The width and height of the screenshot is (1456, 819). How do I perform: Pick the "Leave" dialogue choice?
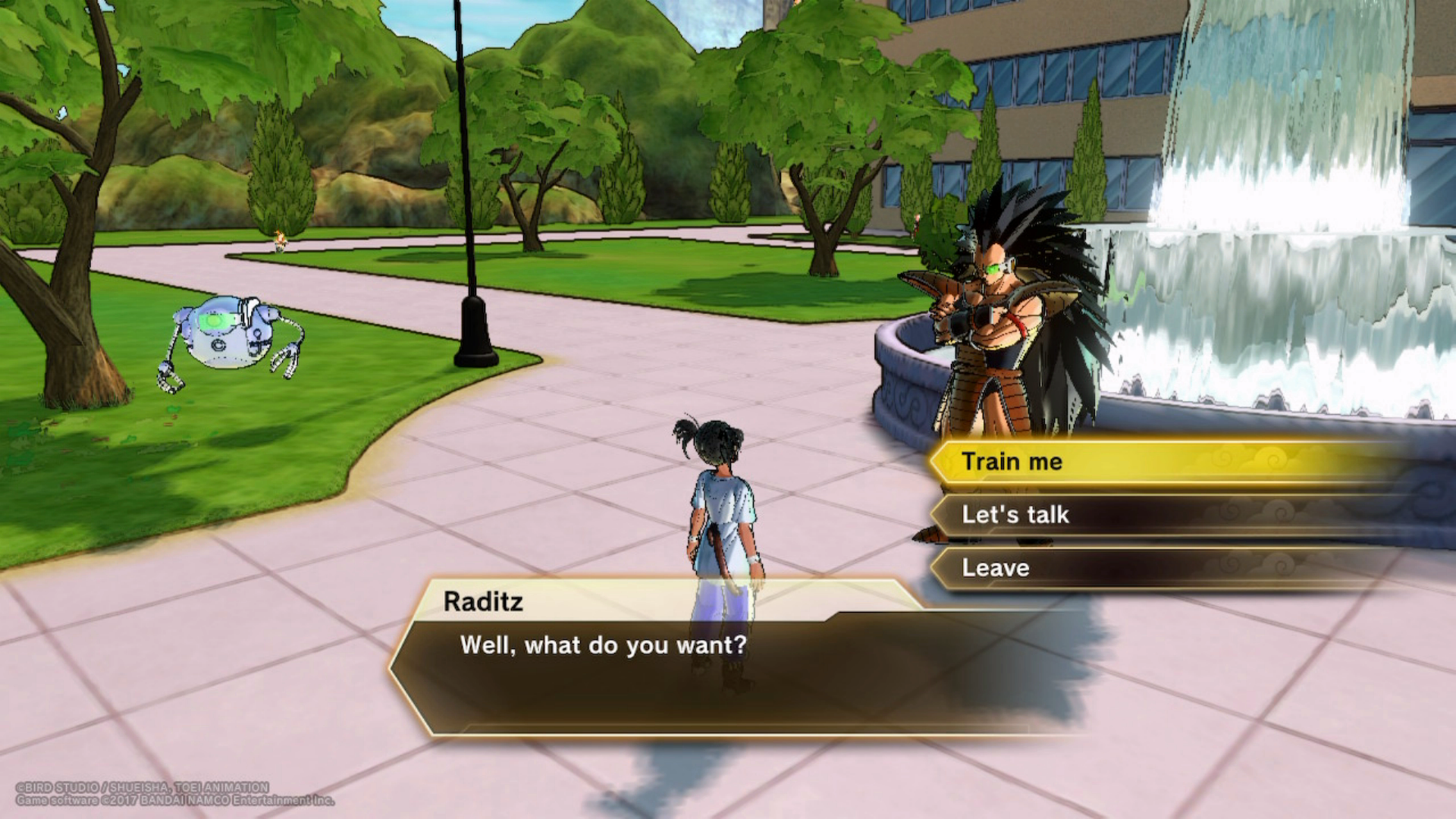996,568
